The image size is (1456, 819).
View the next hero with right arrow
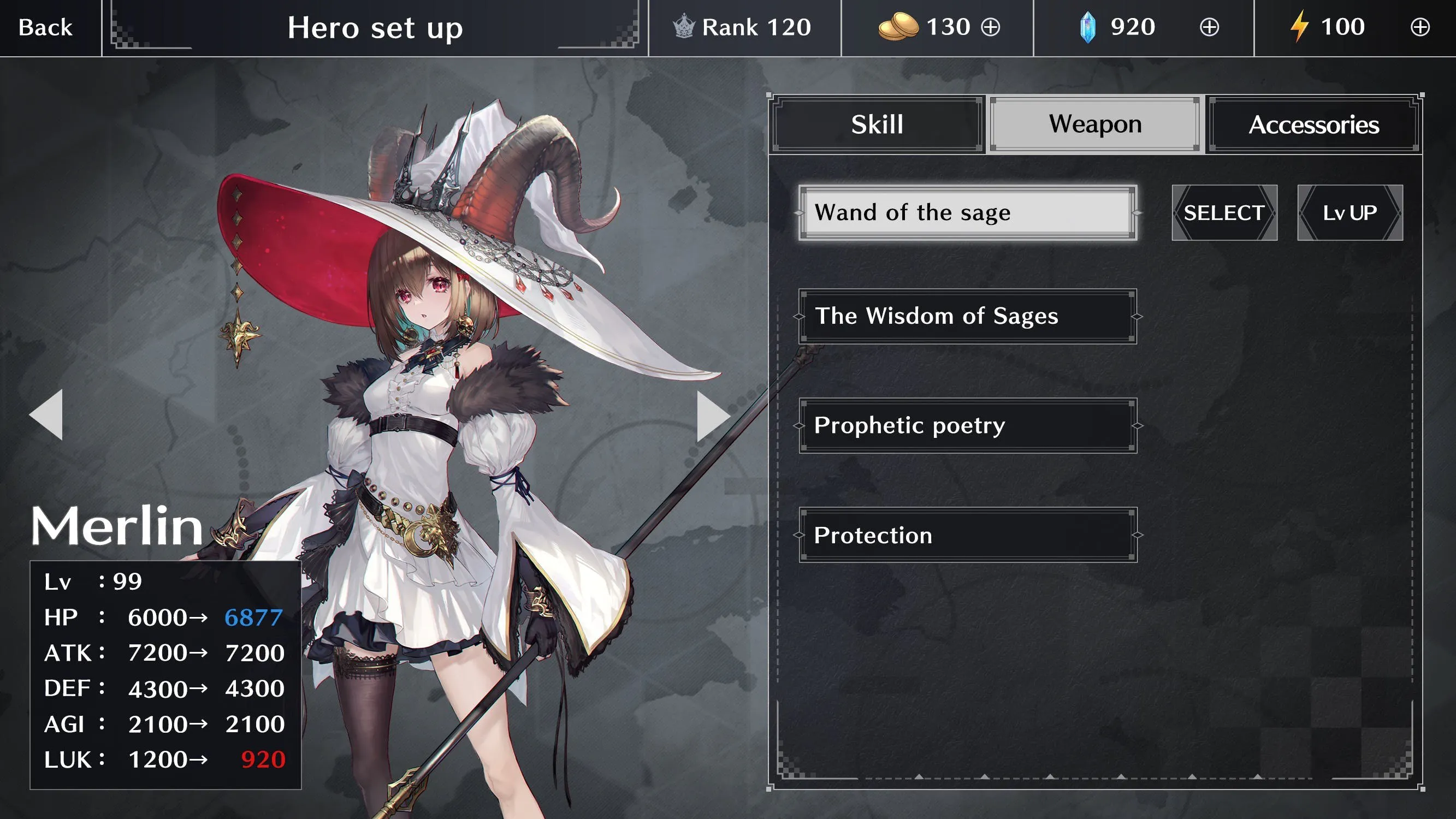(x=713, y=416)
